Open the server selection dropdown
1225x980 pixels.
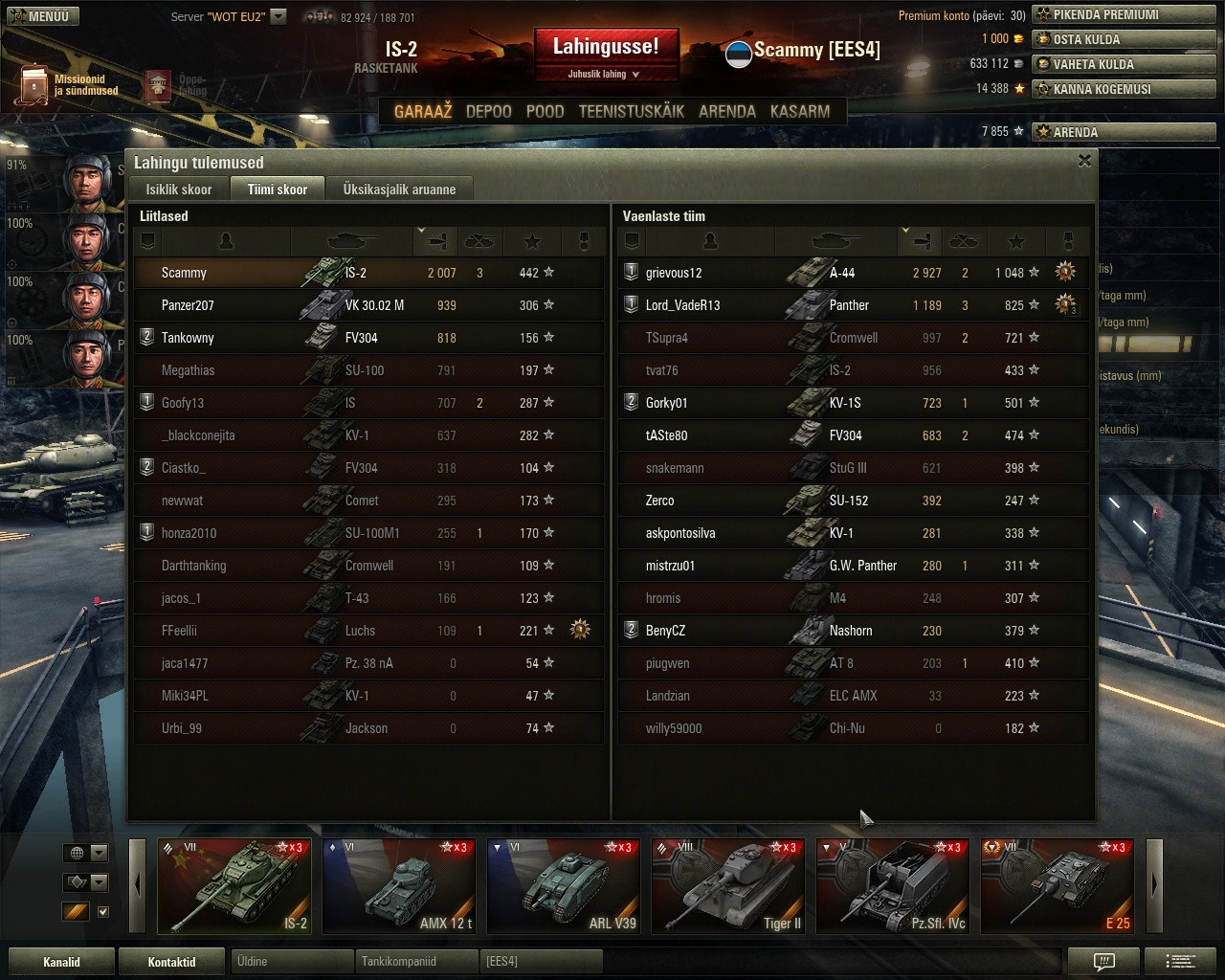278,16
